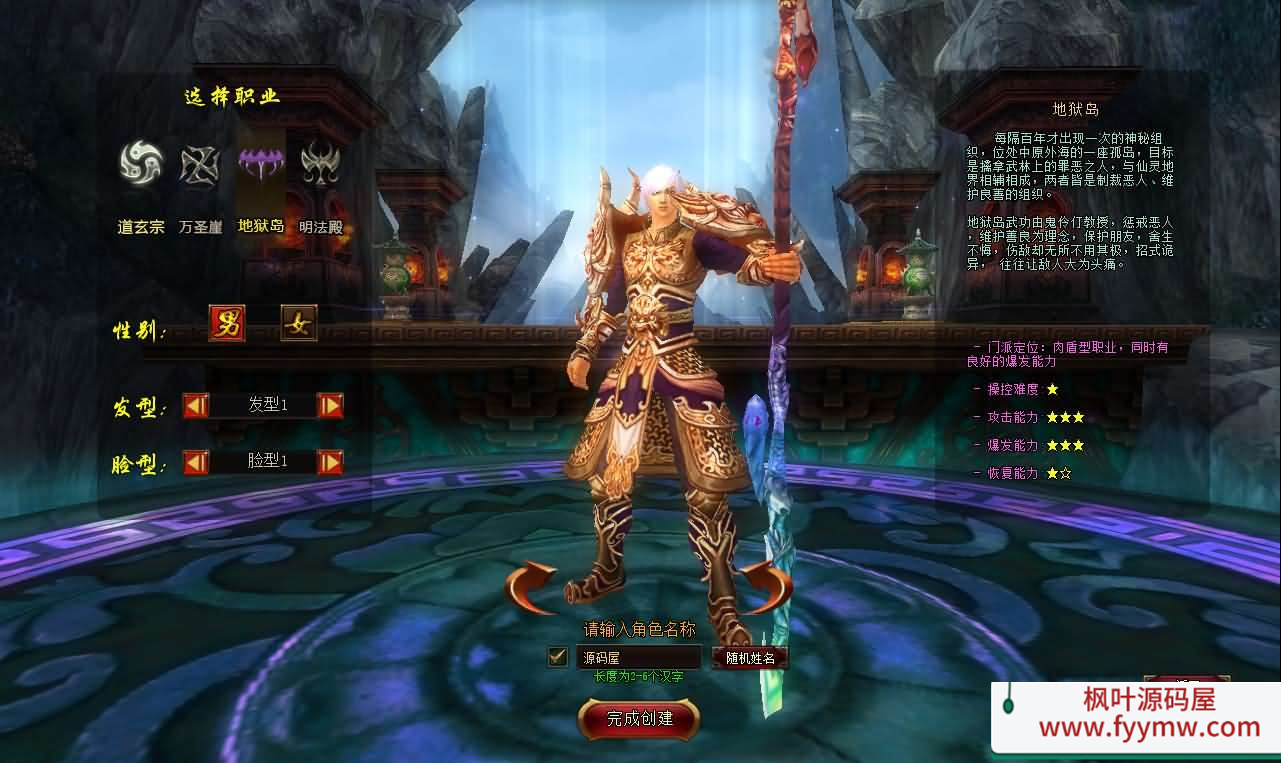Generate a random name with 随机姓名
Viewport: 1281px width, 763px height.
click(x=750, y=657)
